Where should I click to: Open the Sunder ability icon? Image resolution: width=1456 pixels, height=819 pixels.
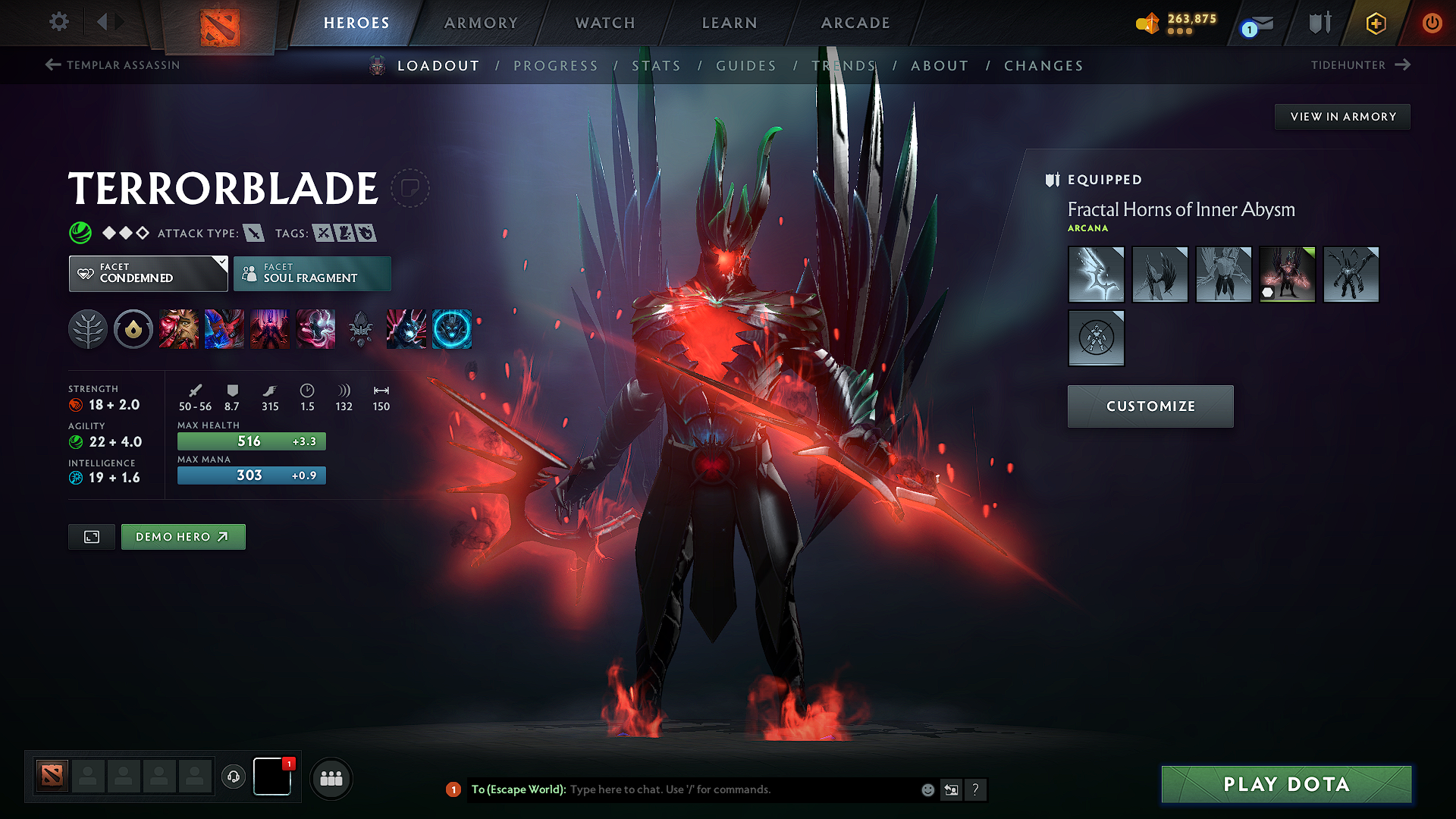(315, 329)
